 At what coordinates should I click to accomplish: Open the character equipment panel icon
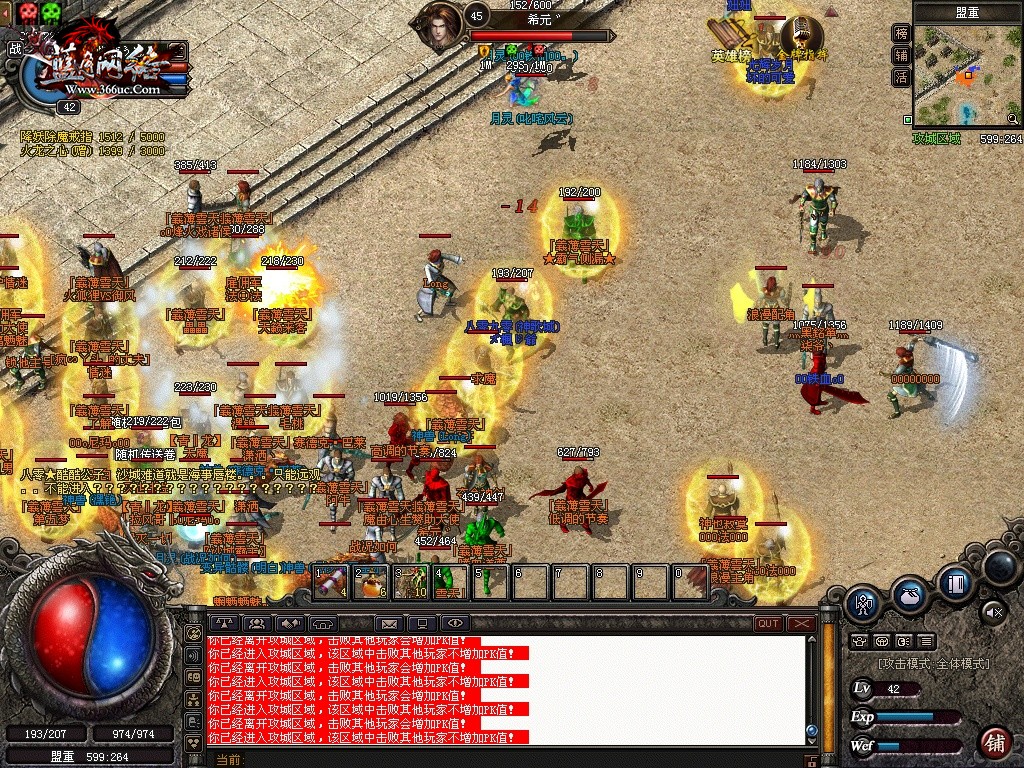tap(862, 603)
